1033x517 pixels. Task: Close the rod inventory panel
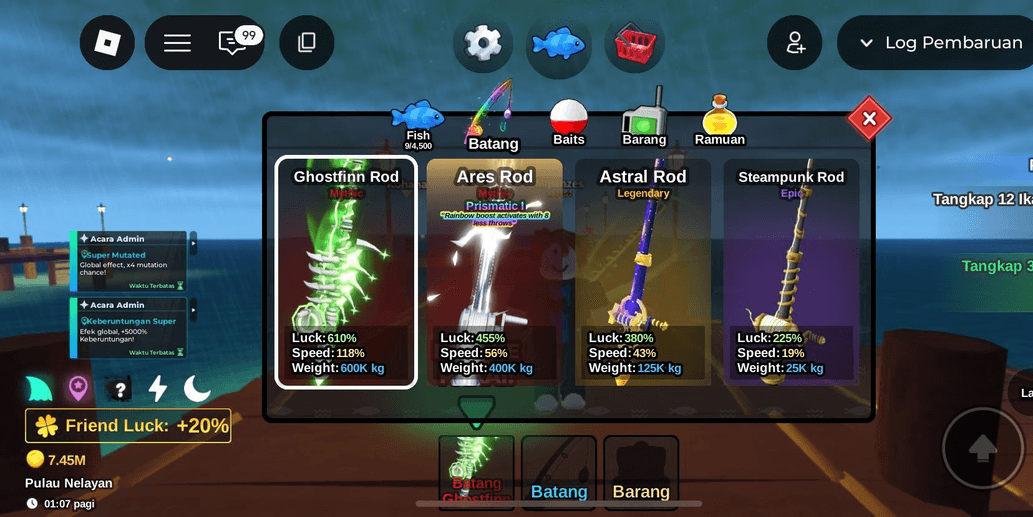869,119
